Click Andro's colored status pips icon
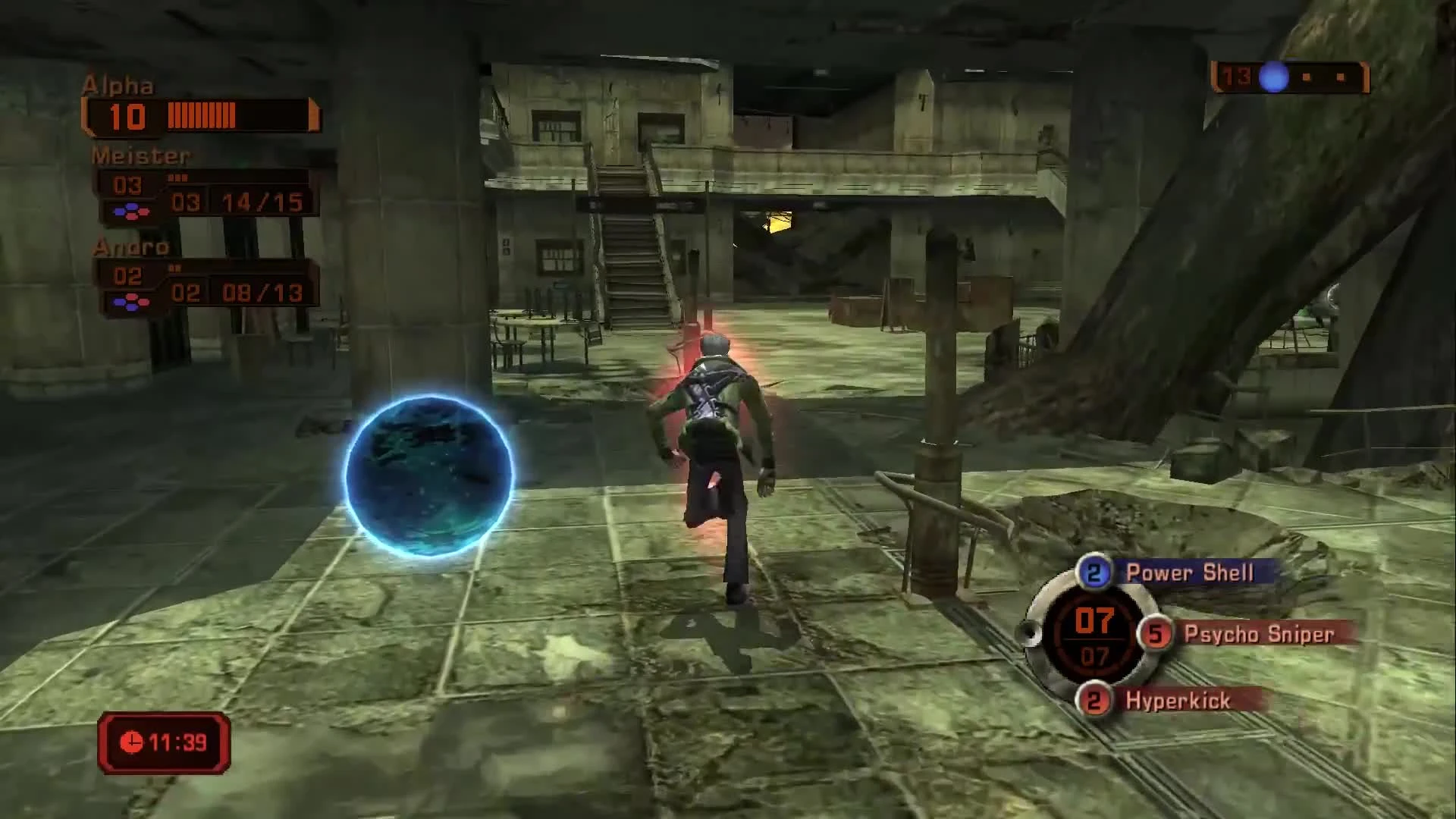The width and height of the screenshot is (1456, 819). click(131, 300)
